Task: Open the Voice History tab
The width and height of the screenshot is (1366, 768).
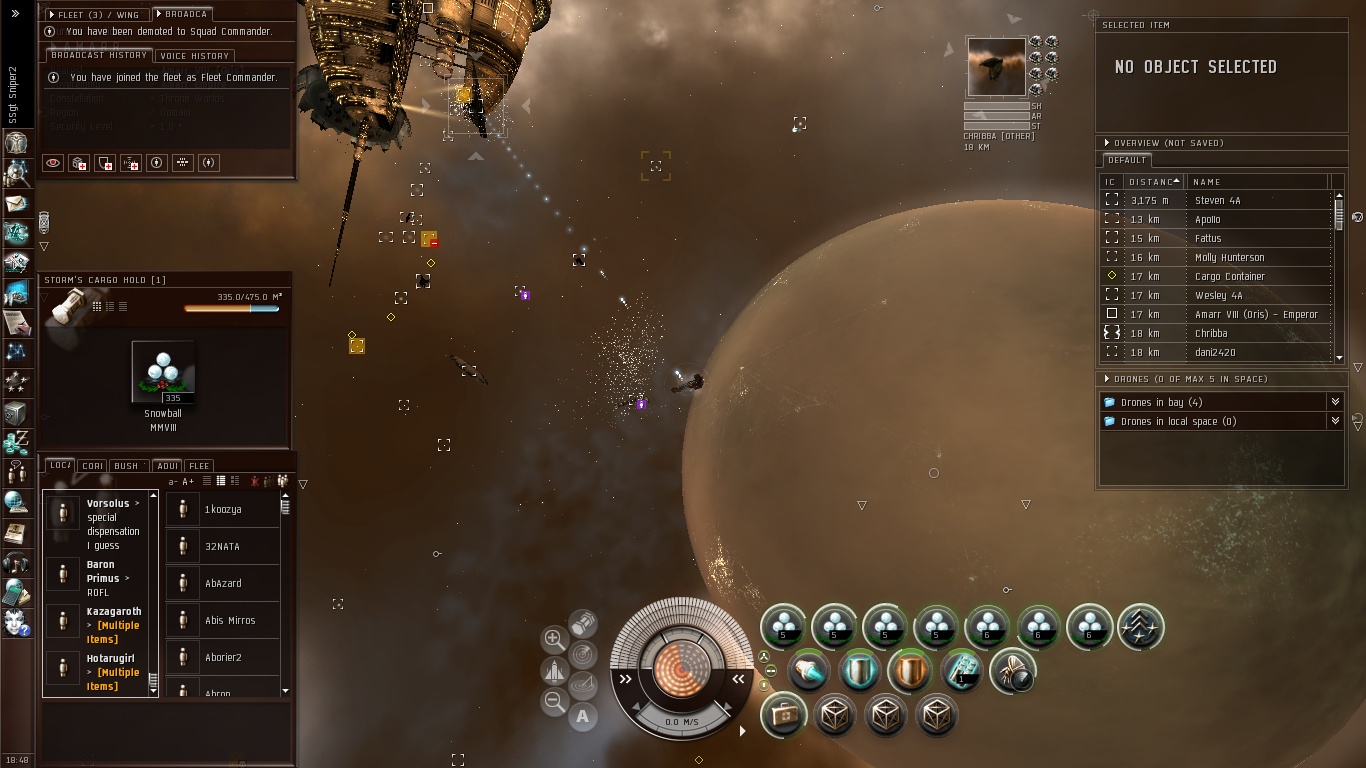Action: (195, 56)
